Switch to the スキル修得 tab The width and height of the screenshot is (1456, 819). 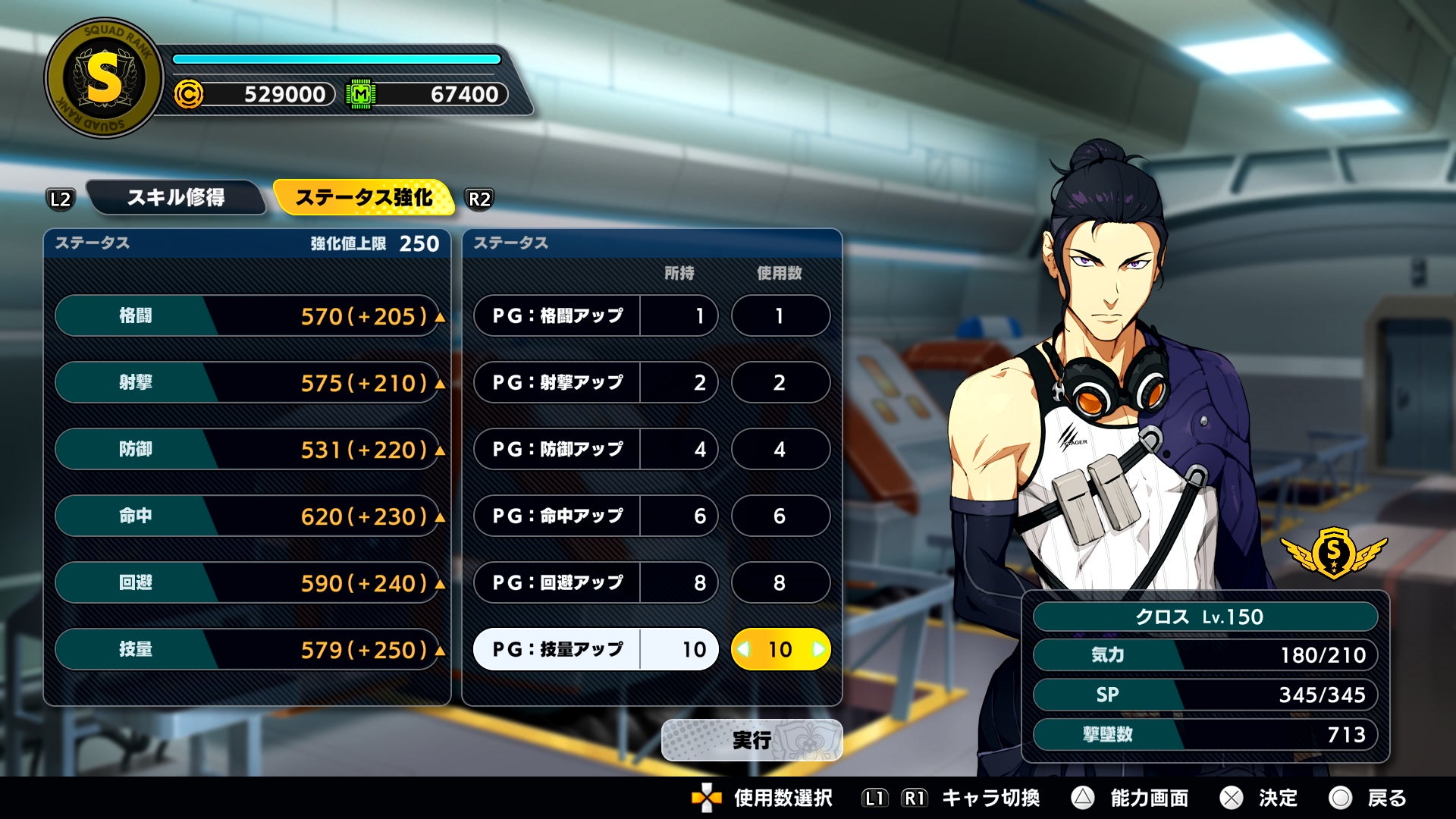click(x=176, y=198)
